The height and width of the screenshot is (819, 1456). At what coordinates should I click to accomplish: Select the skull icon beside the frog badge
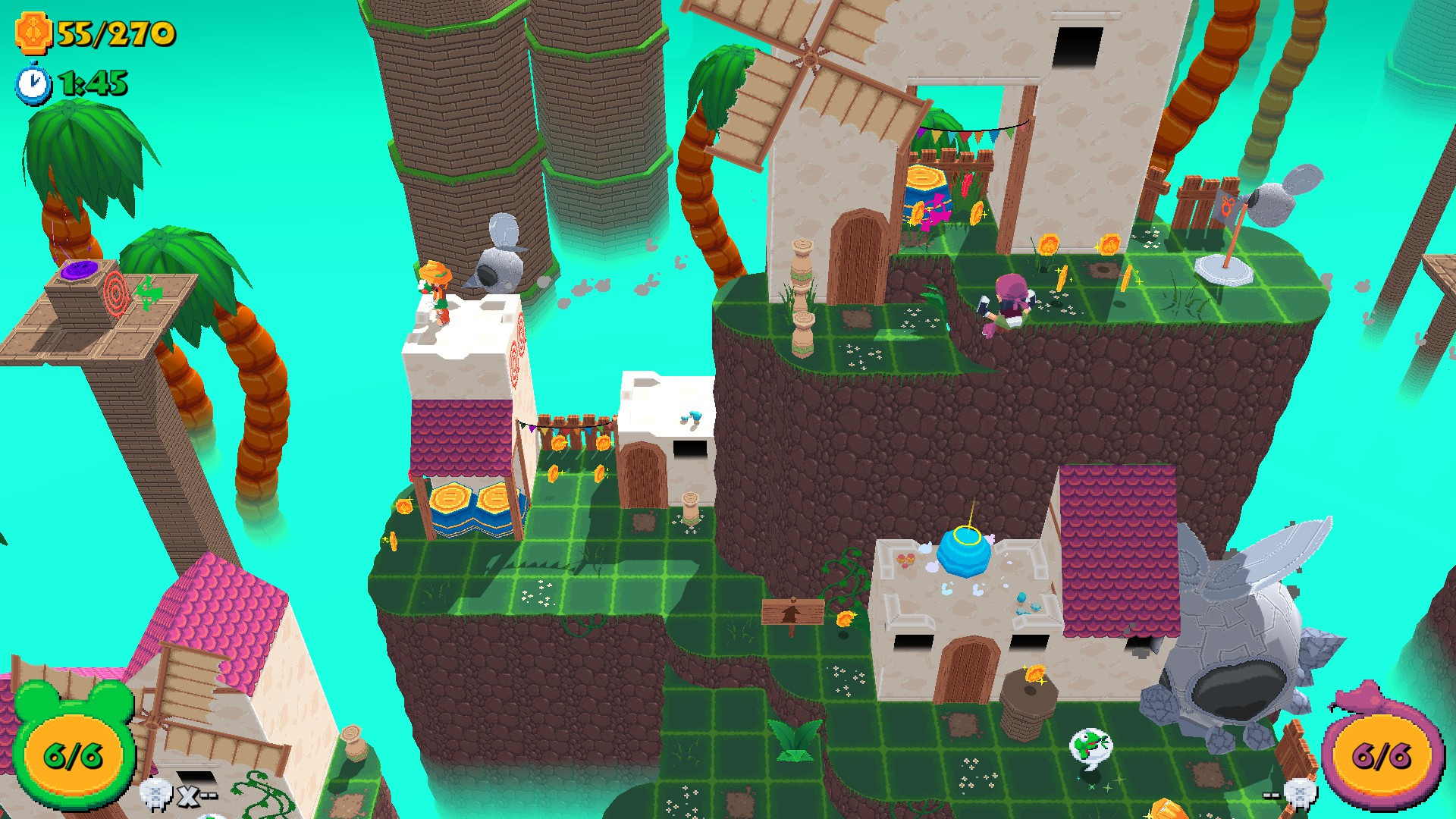click(x=156, y=795)
